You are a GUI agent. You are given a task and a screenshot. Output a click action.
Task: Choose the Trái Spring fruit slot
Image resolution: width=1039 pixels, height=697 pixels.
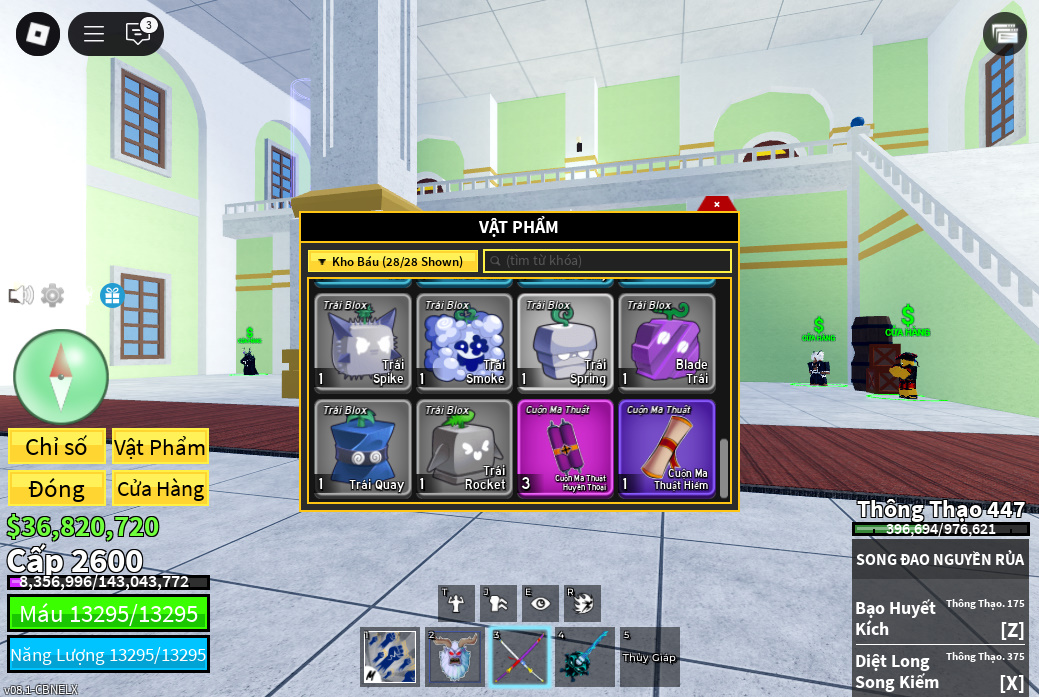[565, 342]
